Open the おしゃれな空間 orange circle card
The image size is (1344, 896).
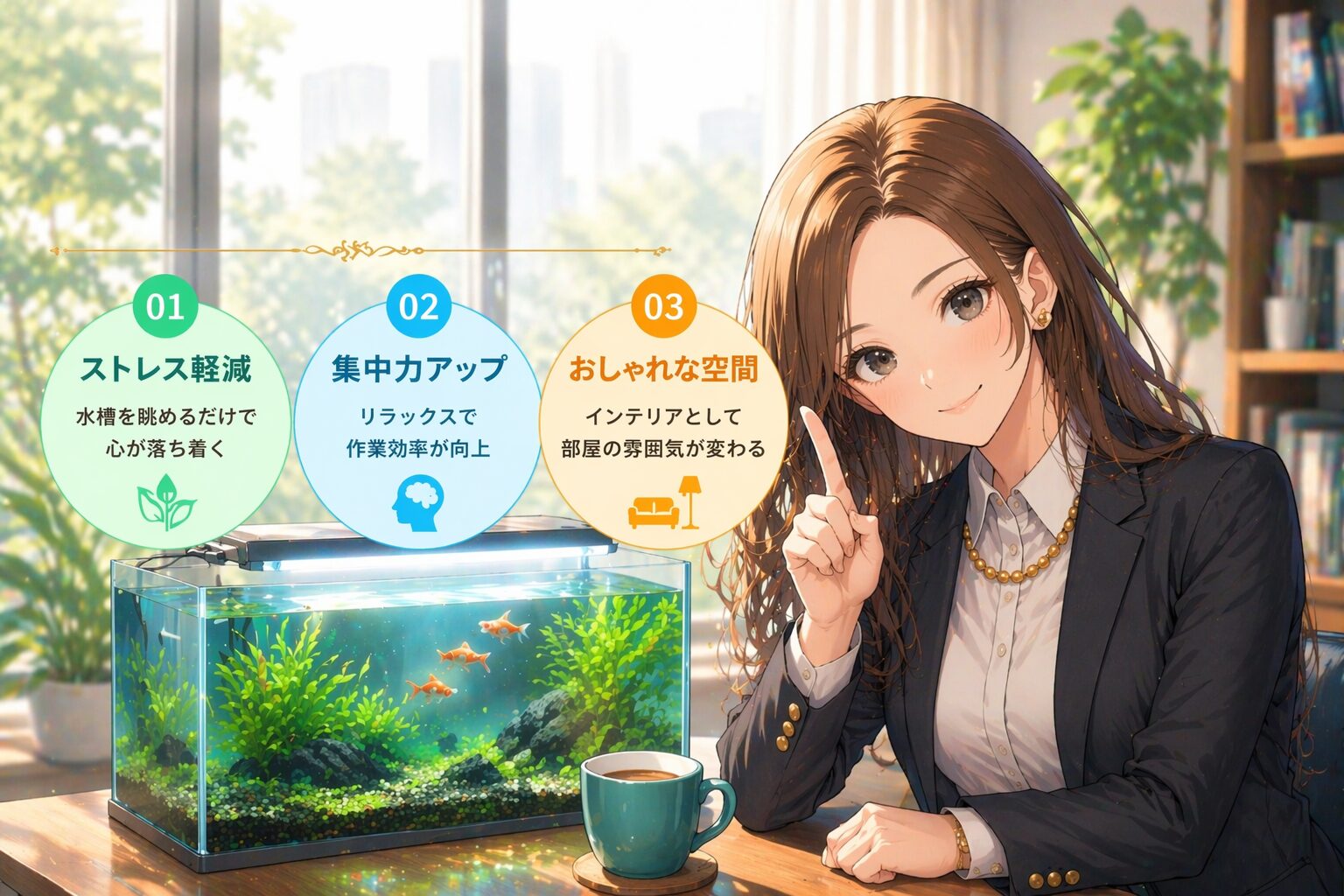663,411
